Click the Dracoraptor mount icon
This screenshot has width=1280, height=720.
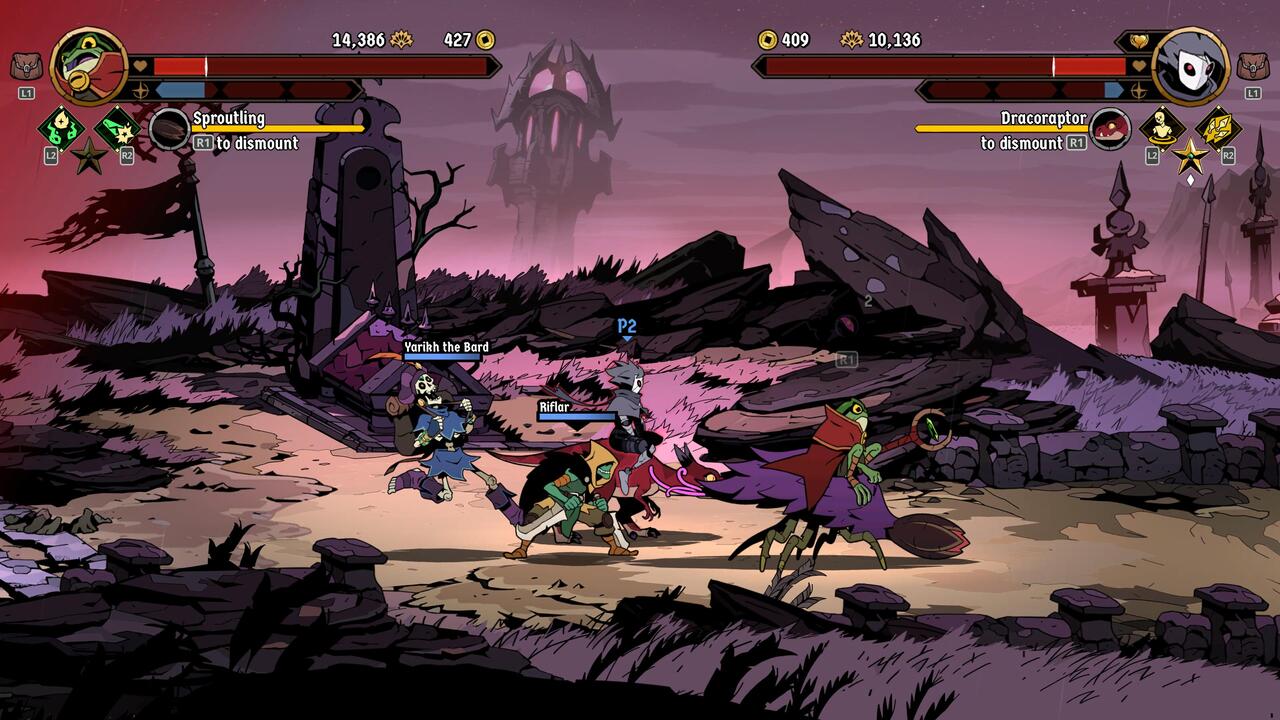pos(1110,130)
